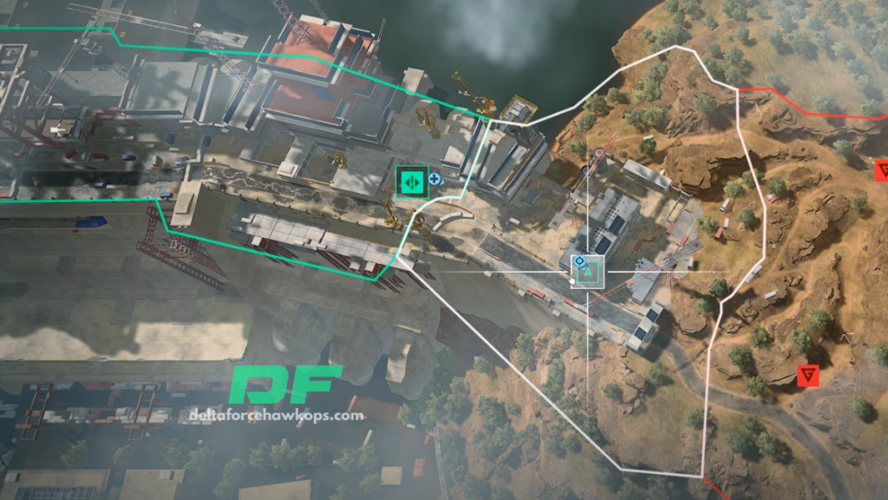Select objective A on the map
888x500 pixels.
tap(587, 269)
